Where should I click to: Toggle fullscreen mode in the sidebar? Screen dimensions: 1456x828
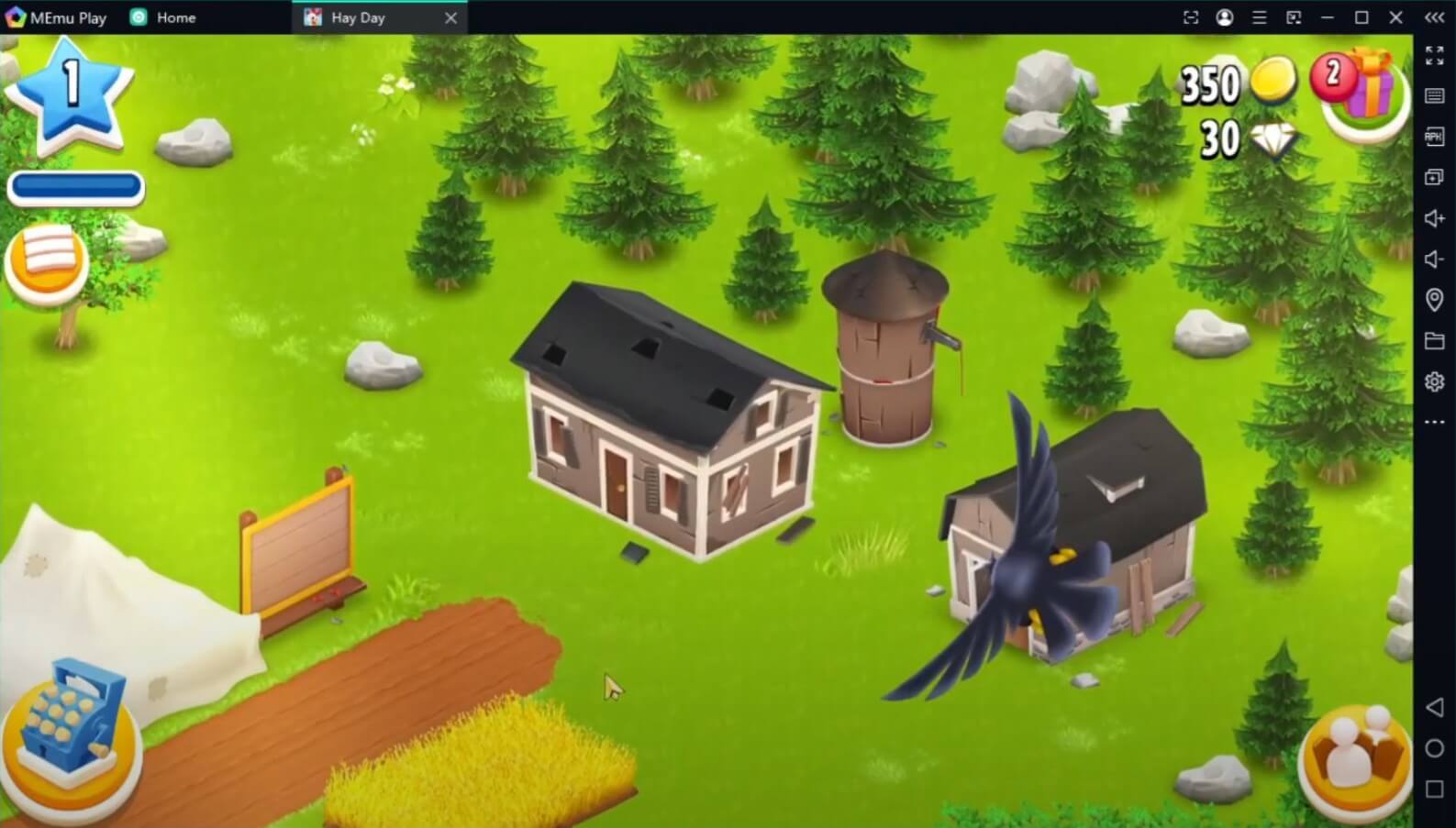tap(1434, 56)
